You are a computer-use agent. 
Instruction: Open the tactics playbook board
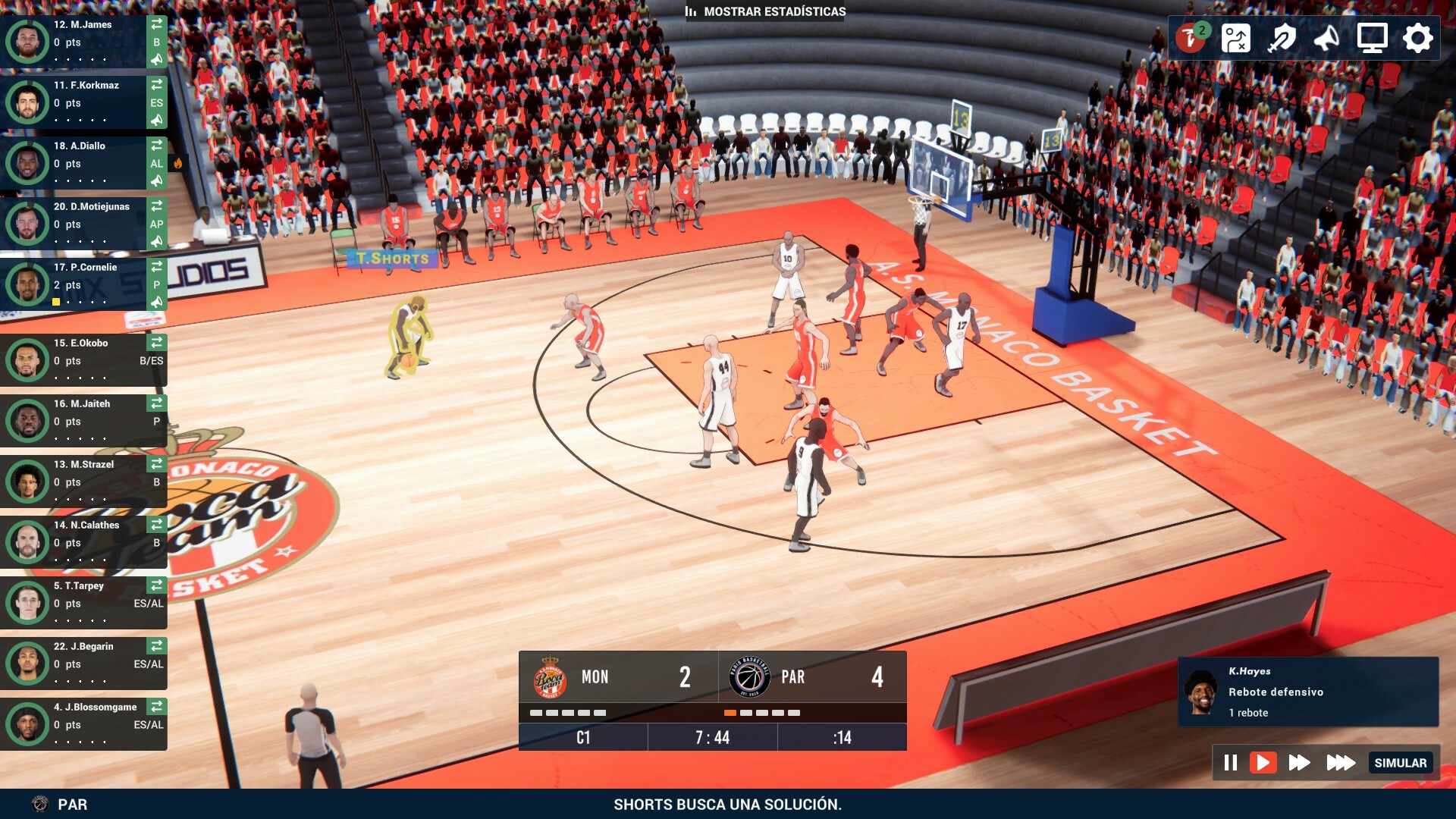tap(1235, 38)
